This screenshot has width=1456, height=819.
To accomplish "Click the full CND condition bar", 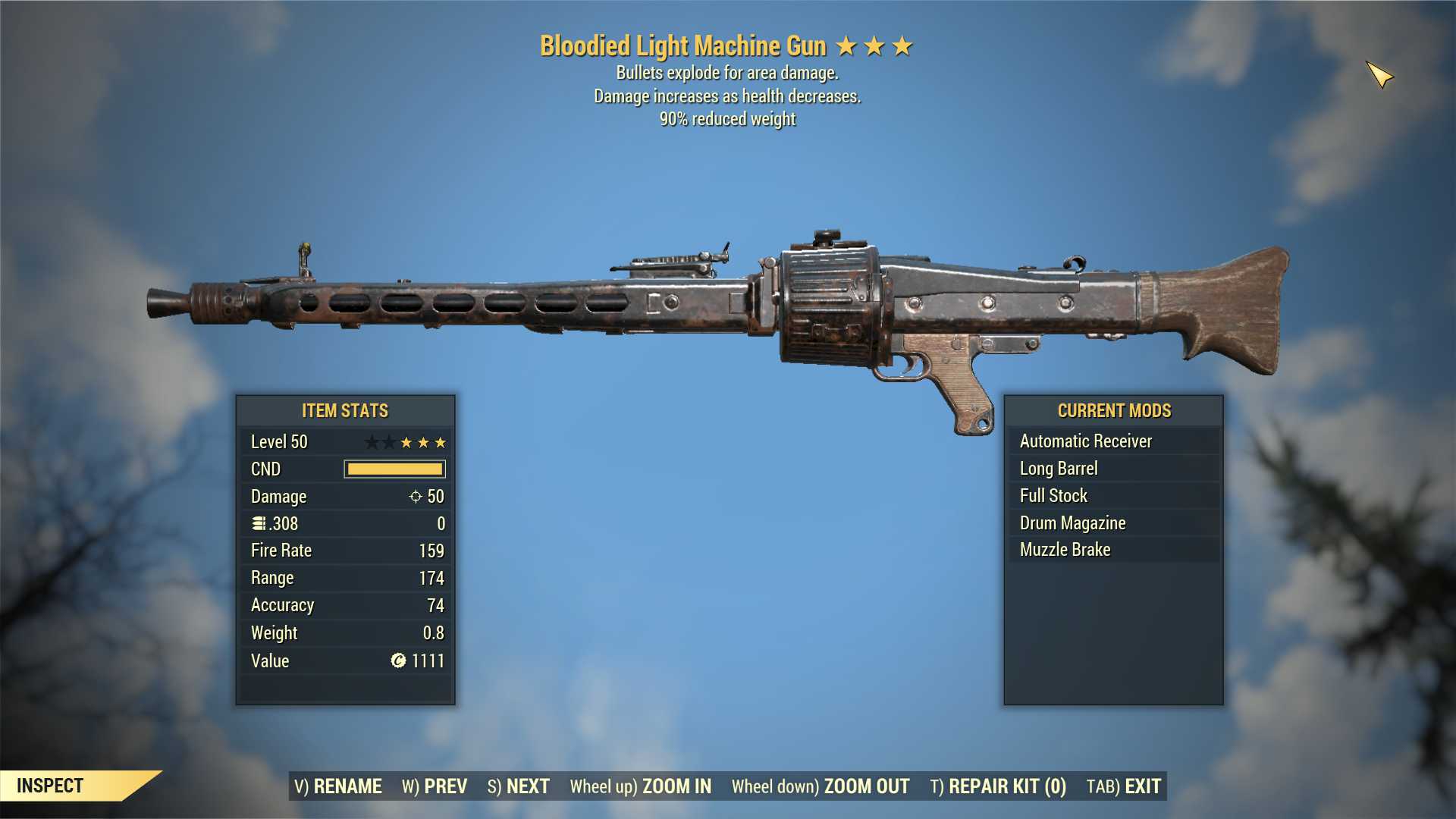I will [x=394, y=469].
